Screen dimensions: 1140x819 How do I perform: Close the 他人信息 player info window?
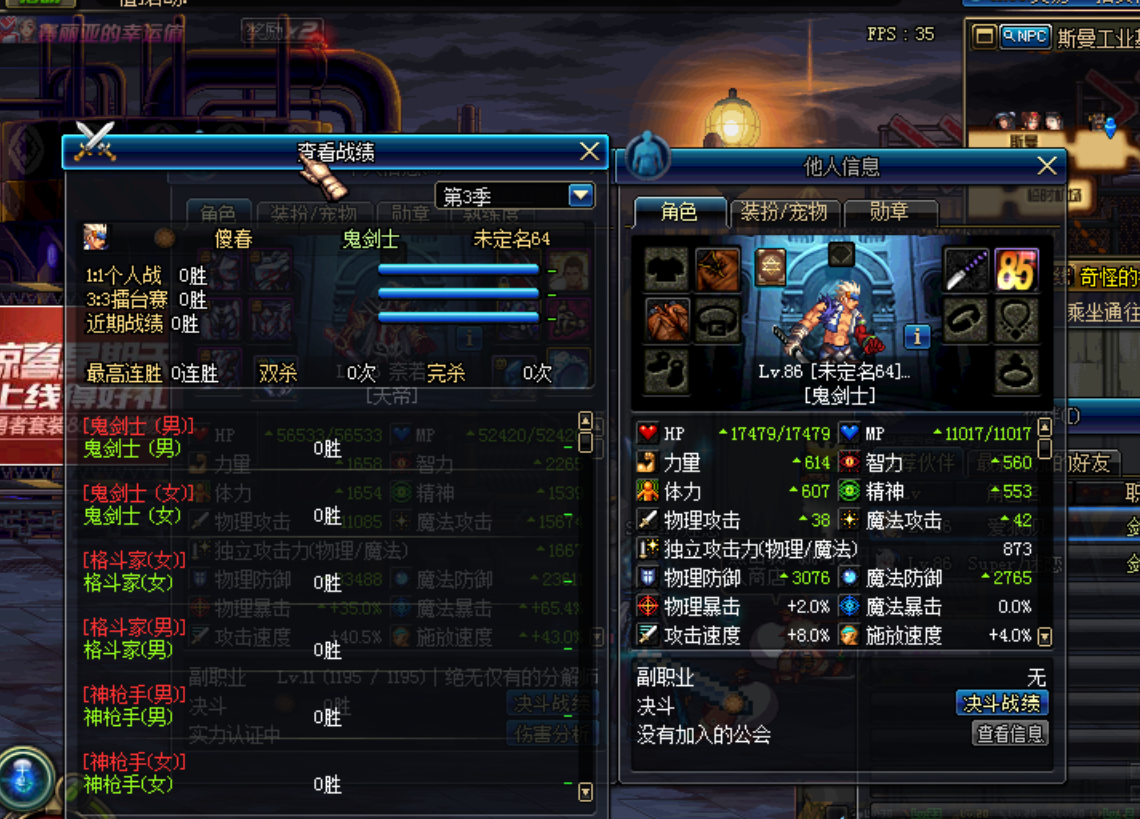coord(1046,166)
